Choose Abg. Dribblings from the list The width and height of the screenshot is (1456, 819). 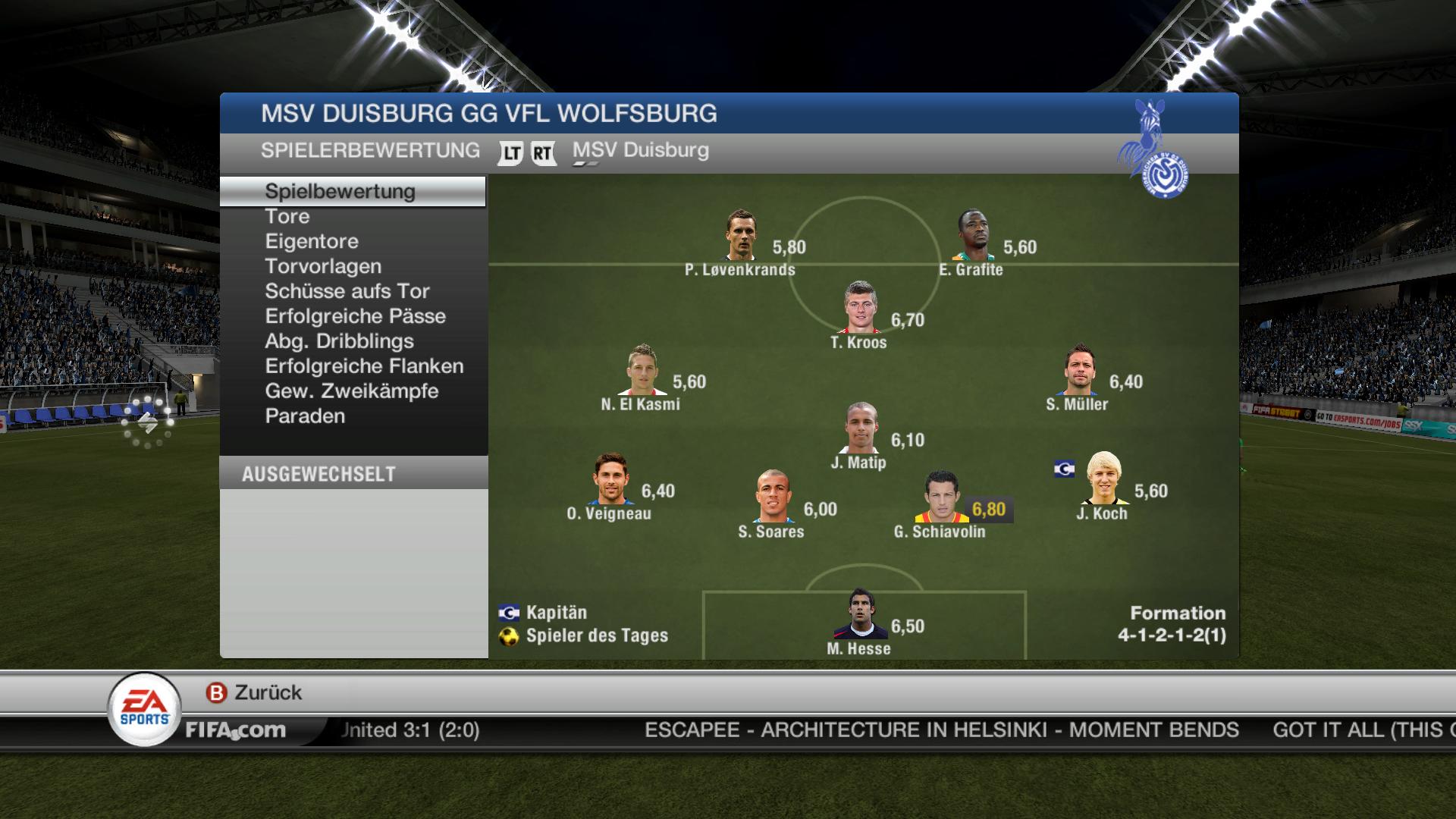(339, 342)
